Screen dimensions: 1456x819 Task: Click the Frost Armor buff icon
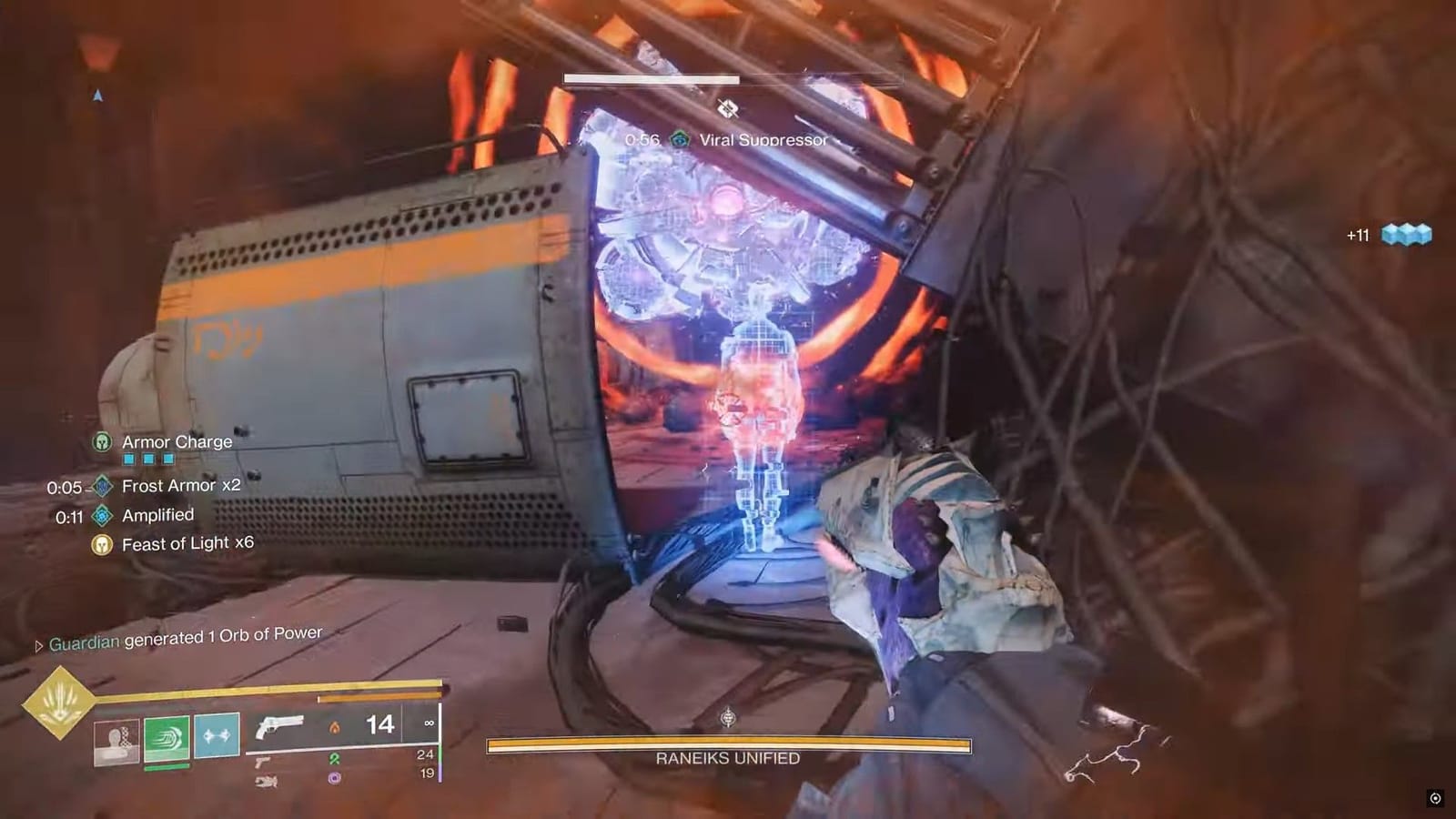103,486
